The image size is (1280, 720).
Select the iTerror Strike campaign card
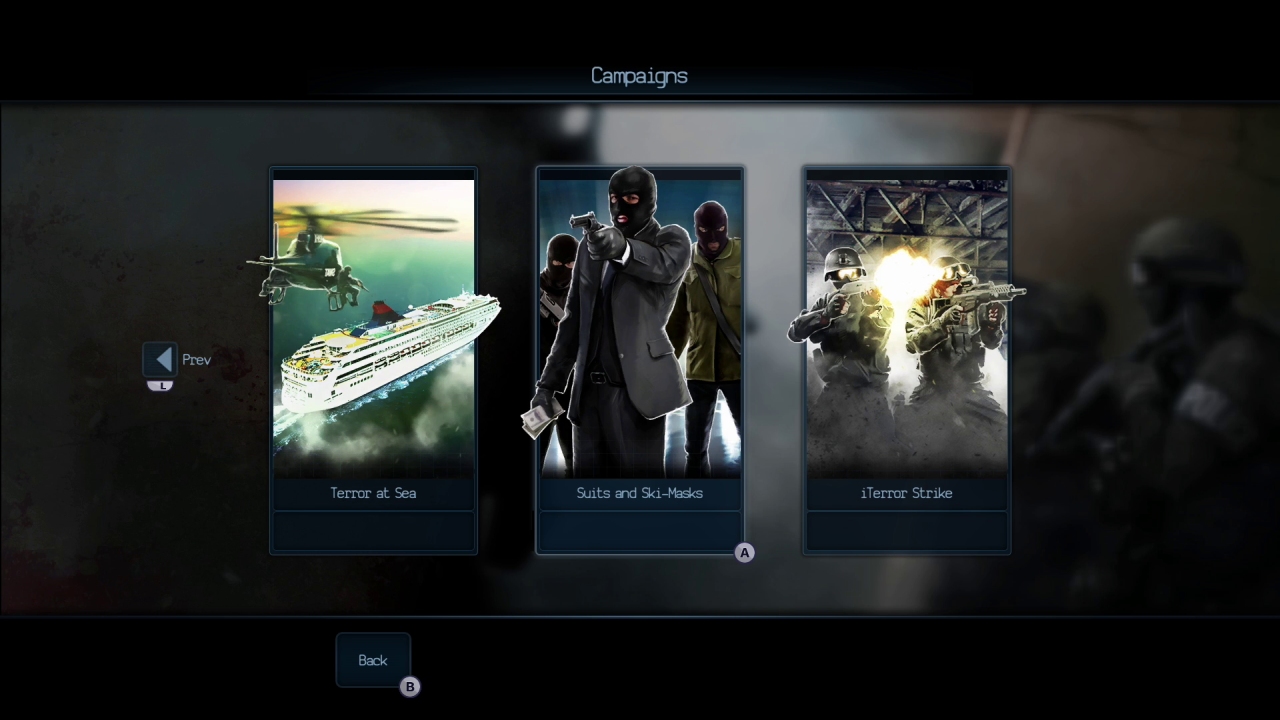(906, 360)
